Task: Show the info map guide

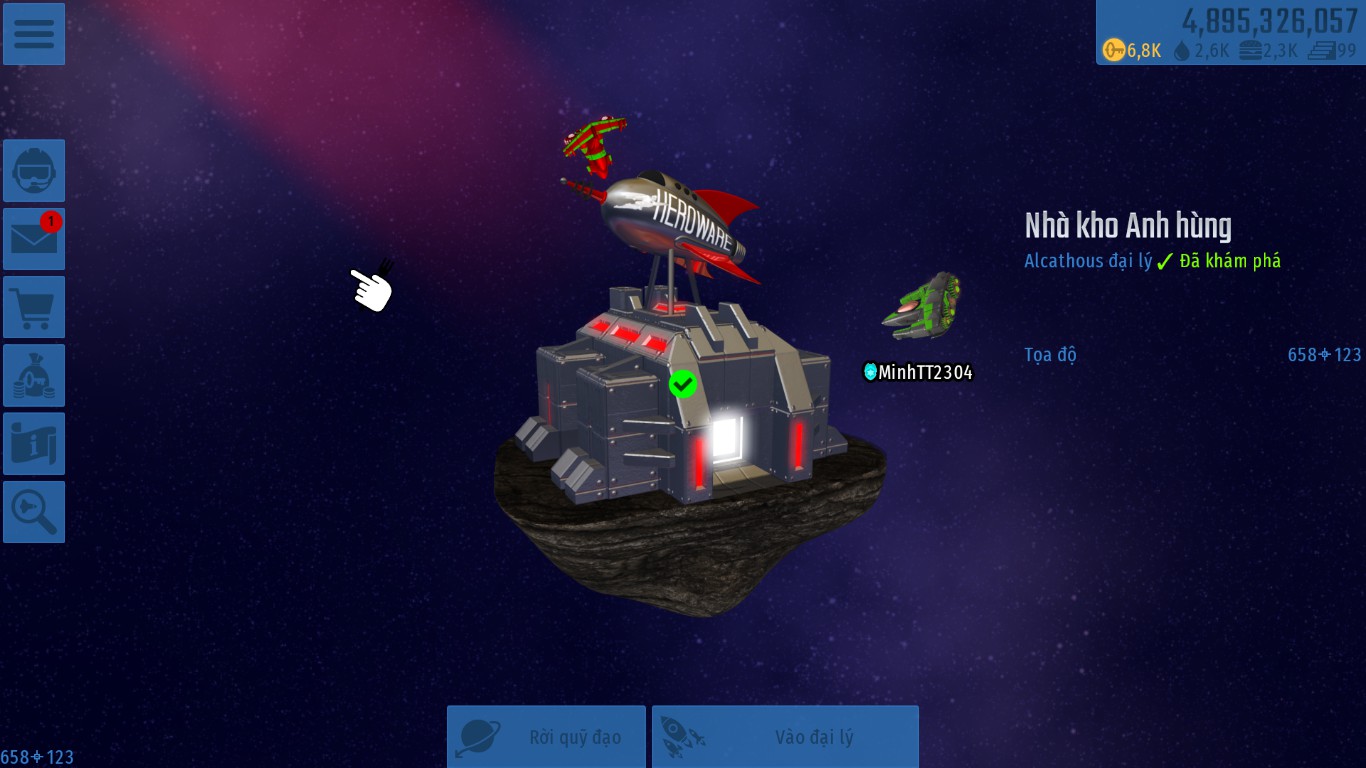Action: point(34,444)
